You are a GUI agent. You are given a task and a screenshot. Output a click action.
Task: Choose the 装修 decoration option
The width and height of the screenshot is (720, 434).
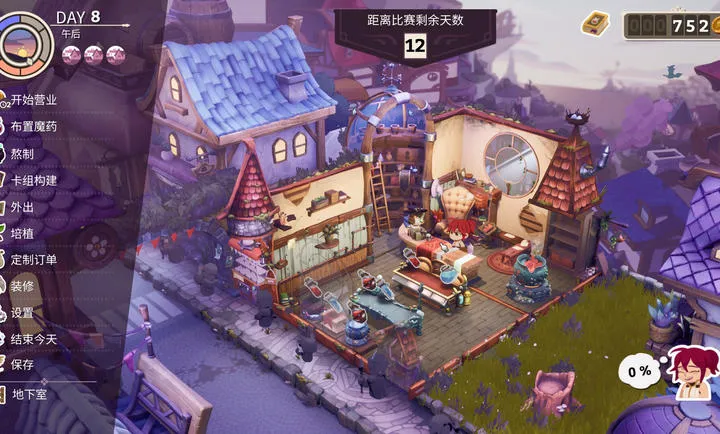click(22, 286)
